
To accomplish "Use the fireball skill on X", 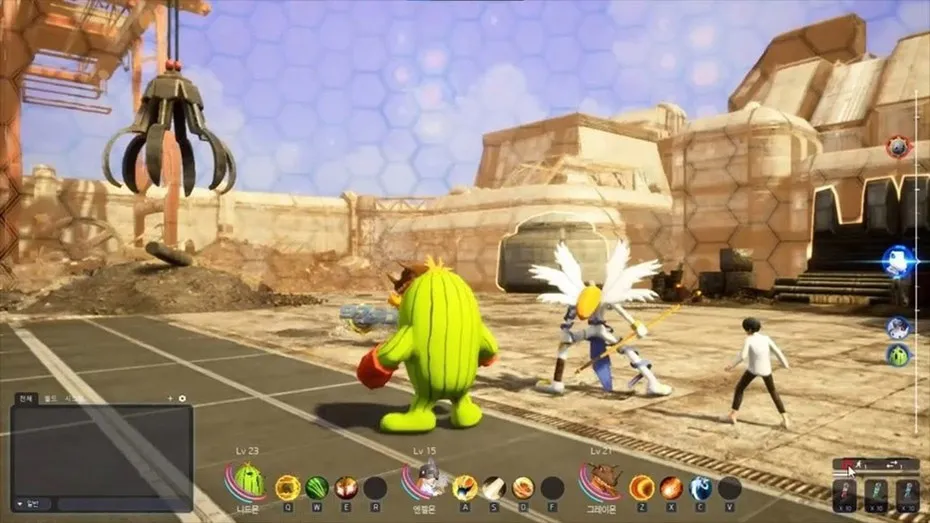I will pyautogui.click(x=671, y=487).
